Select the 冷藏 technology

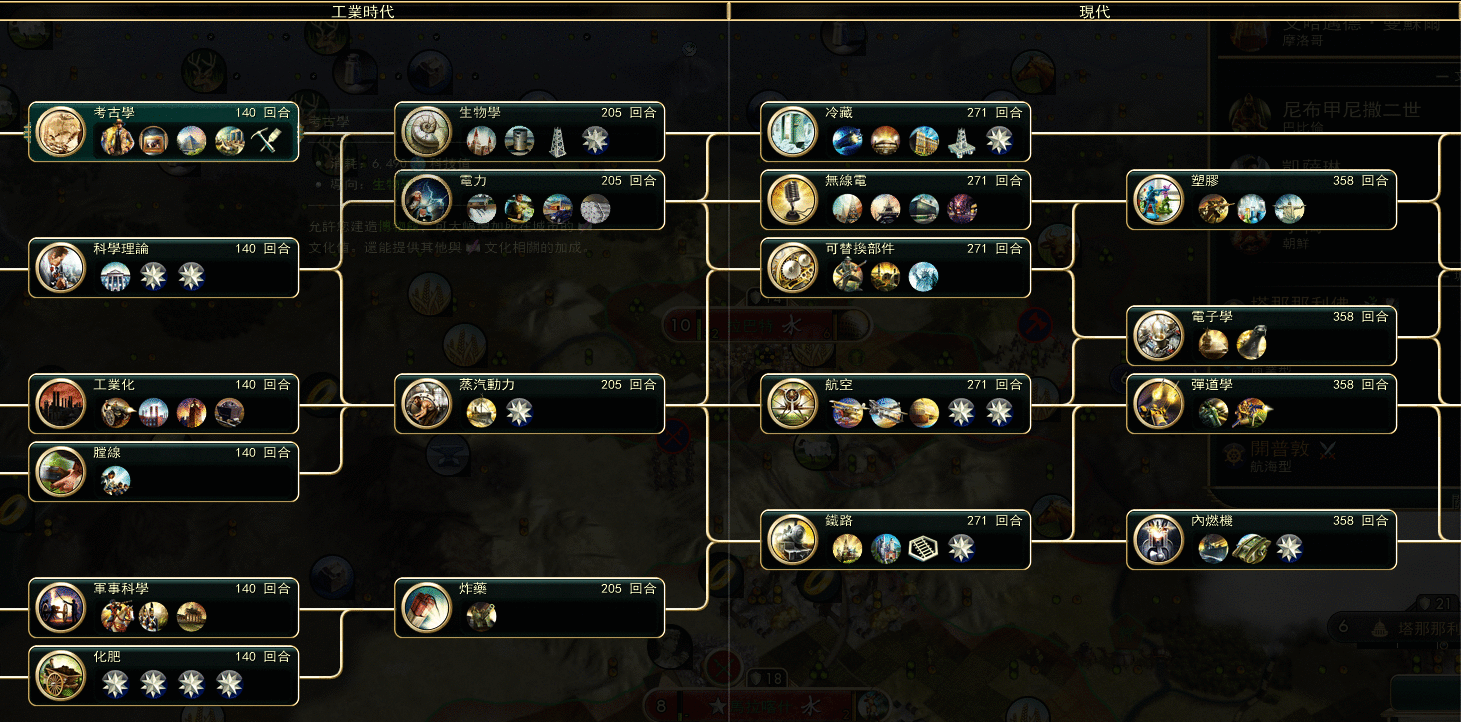[895, 131]
